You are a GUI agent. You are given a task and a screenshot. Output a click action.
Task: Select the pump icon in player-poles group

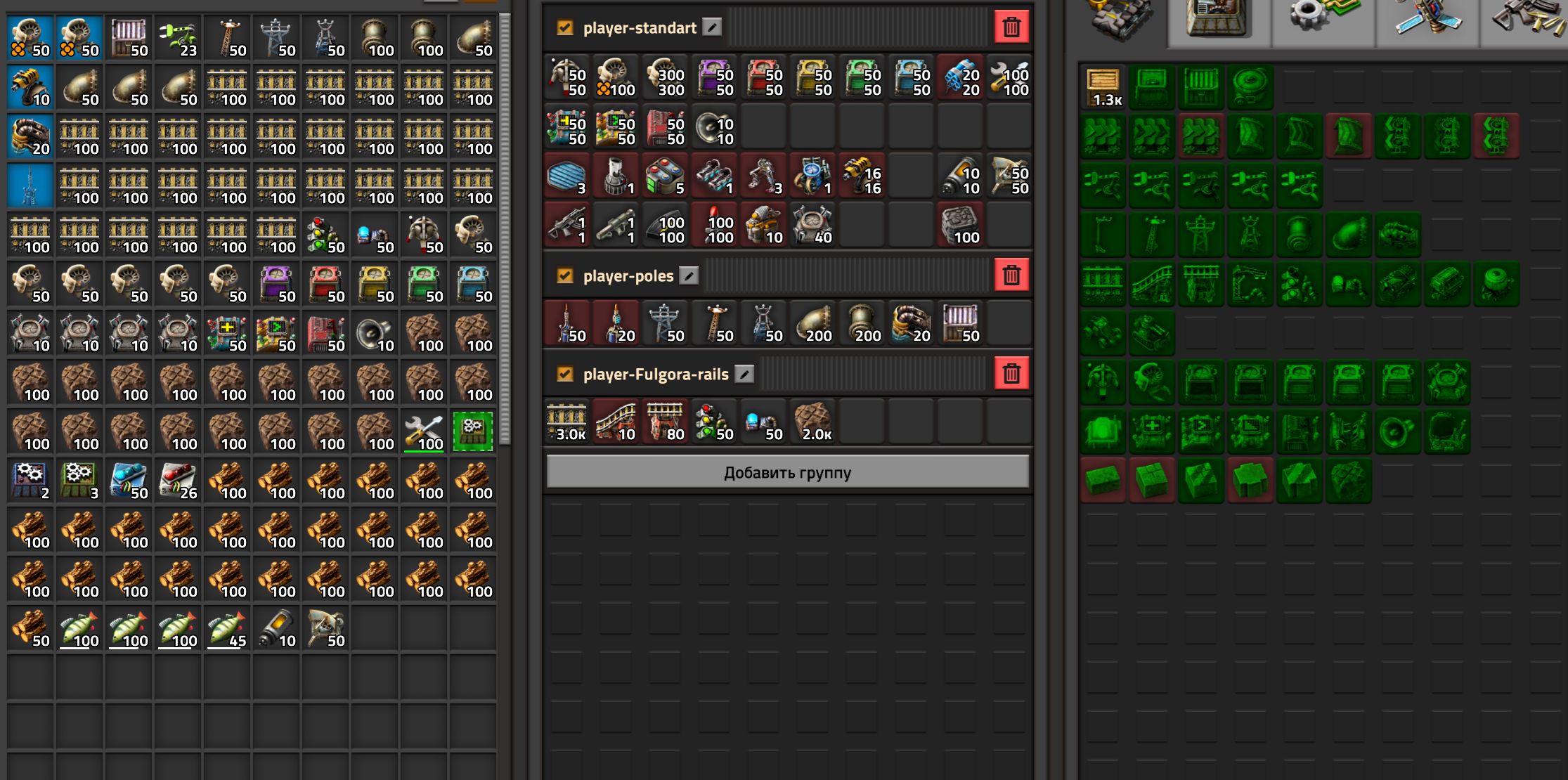coord(909,322)
